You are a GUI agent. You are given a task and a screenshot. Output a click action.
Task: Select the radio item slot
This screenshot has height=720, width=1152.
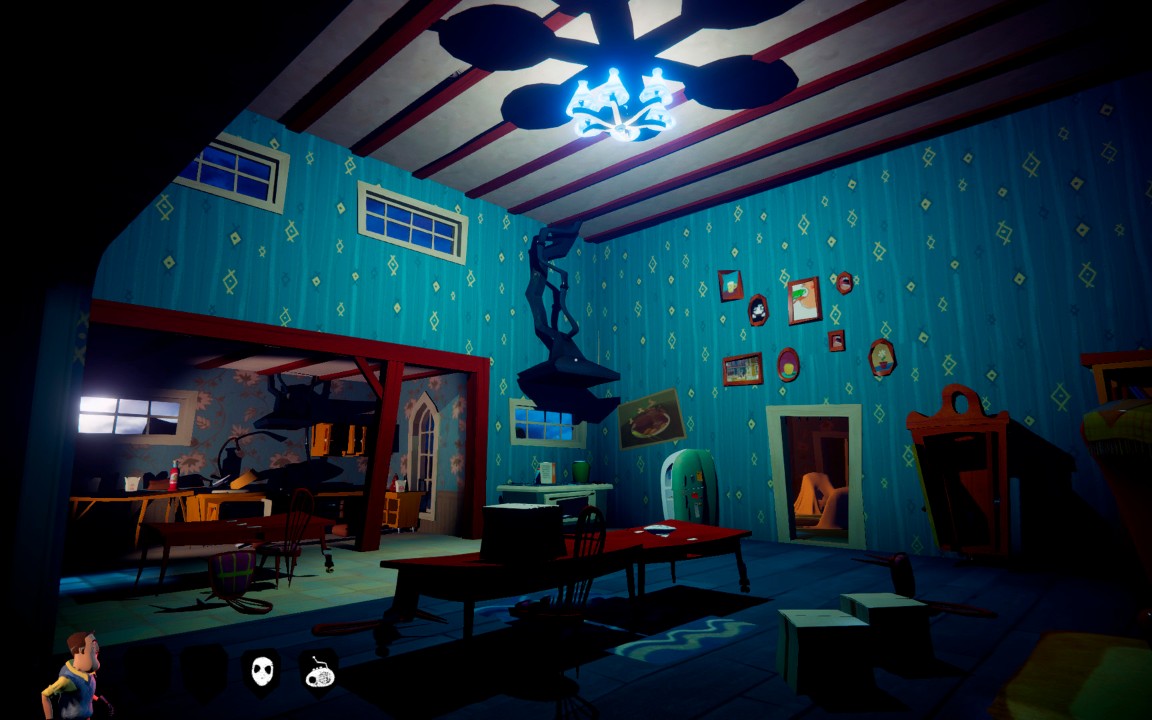click(x=319, y=670)
